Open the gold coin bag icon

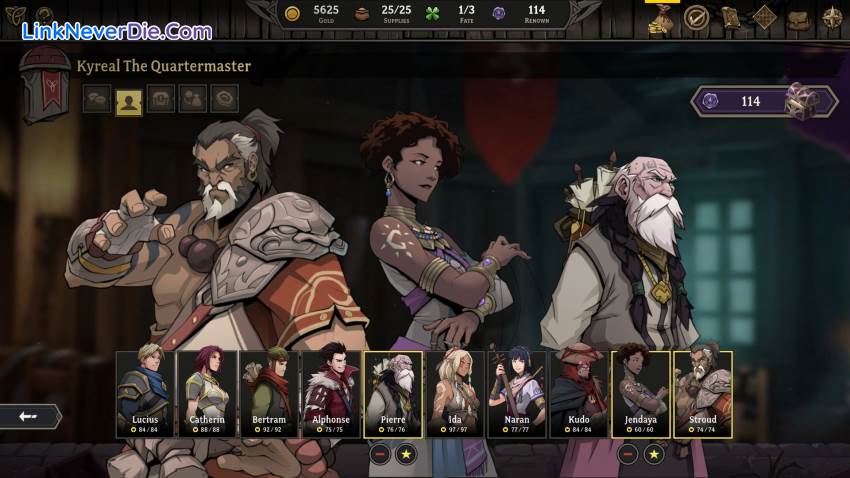pyautogui.click(x=660, y=17)
